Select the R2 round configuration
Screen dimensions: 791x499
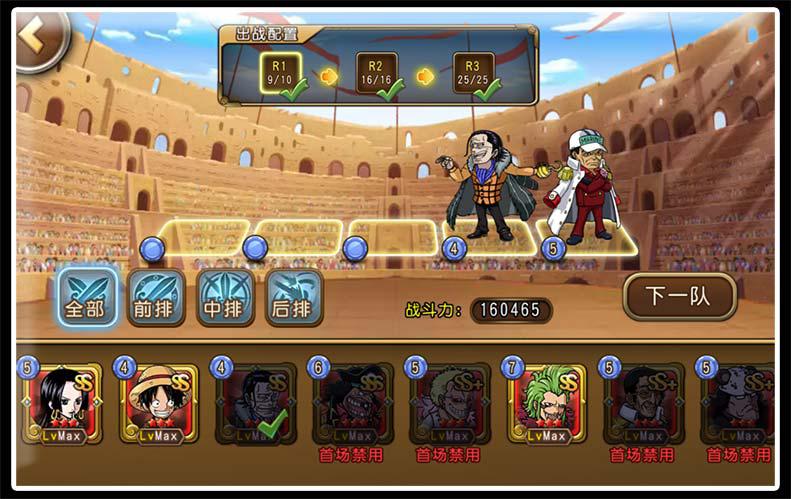point(377,74)
